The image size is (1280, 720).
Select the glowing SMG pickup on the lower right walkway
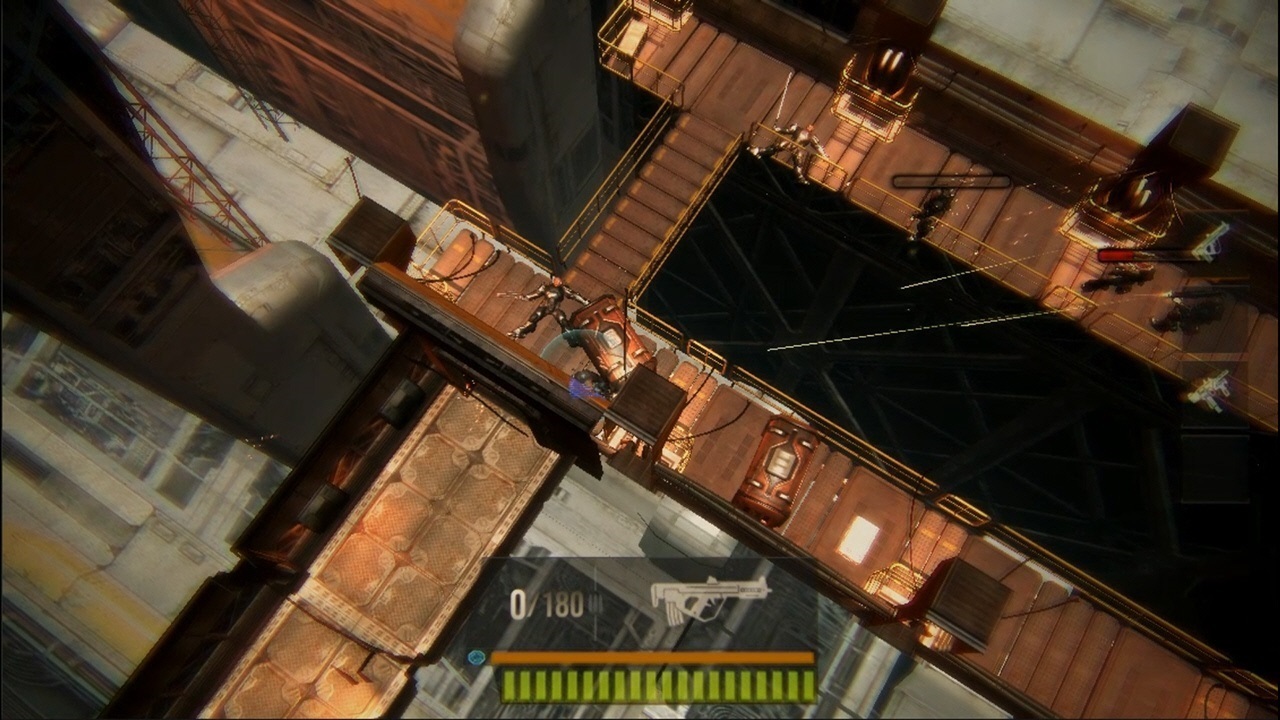(1211, 390)
